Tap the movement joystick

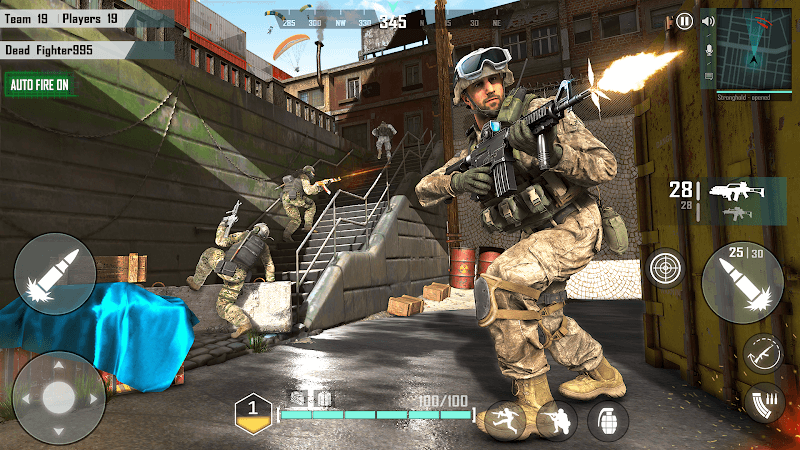coord(59,397)
